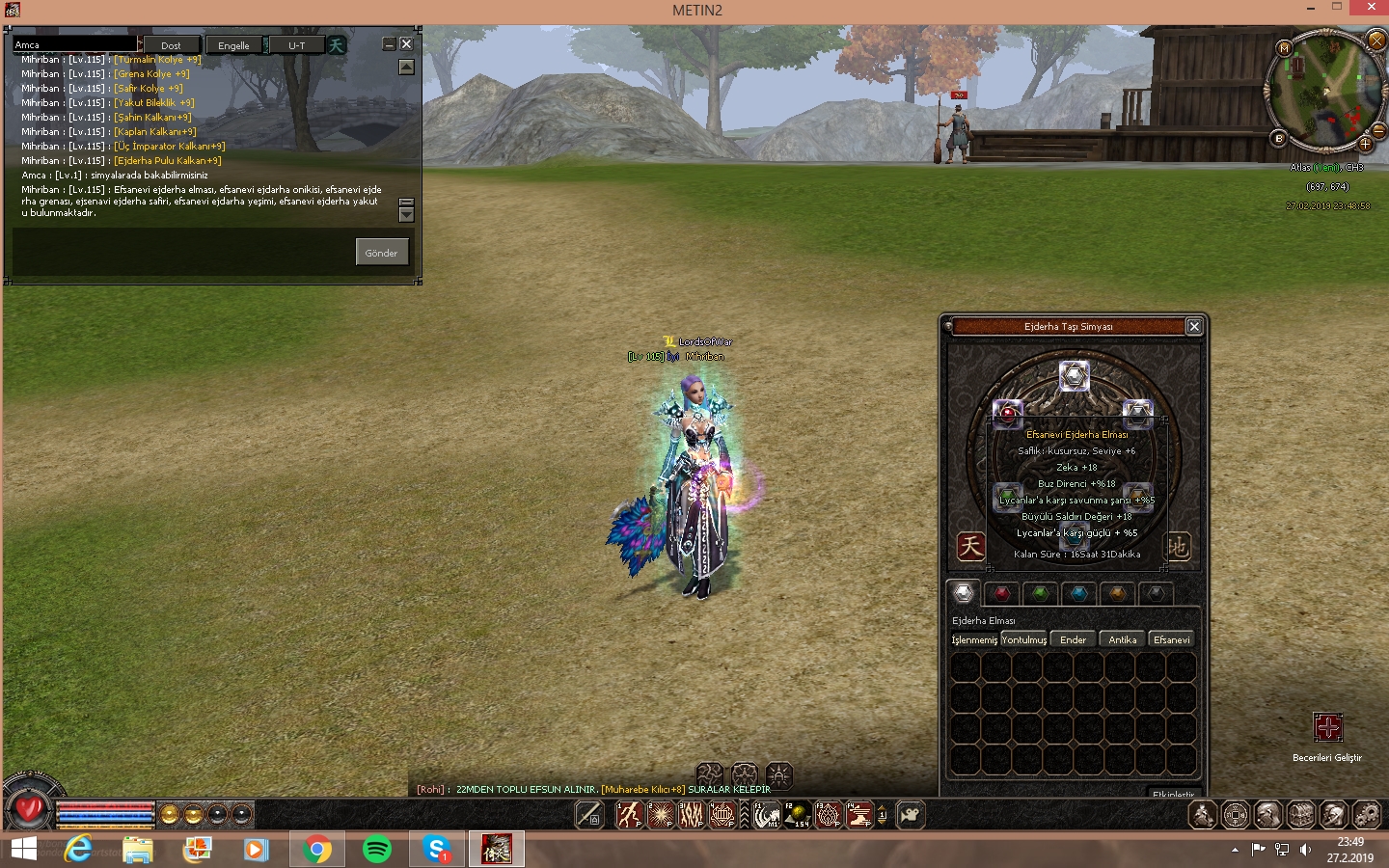Minimize the whisper chat window
This screenshot has width=1389, height=868.
click(389, 44)
